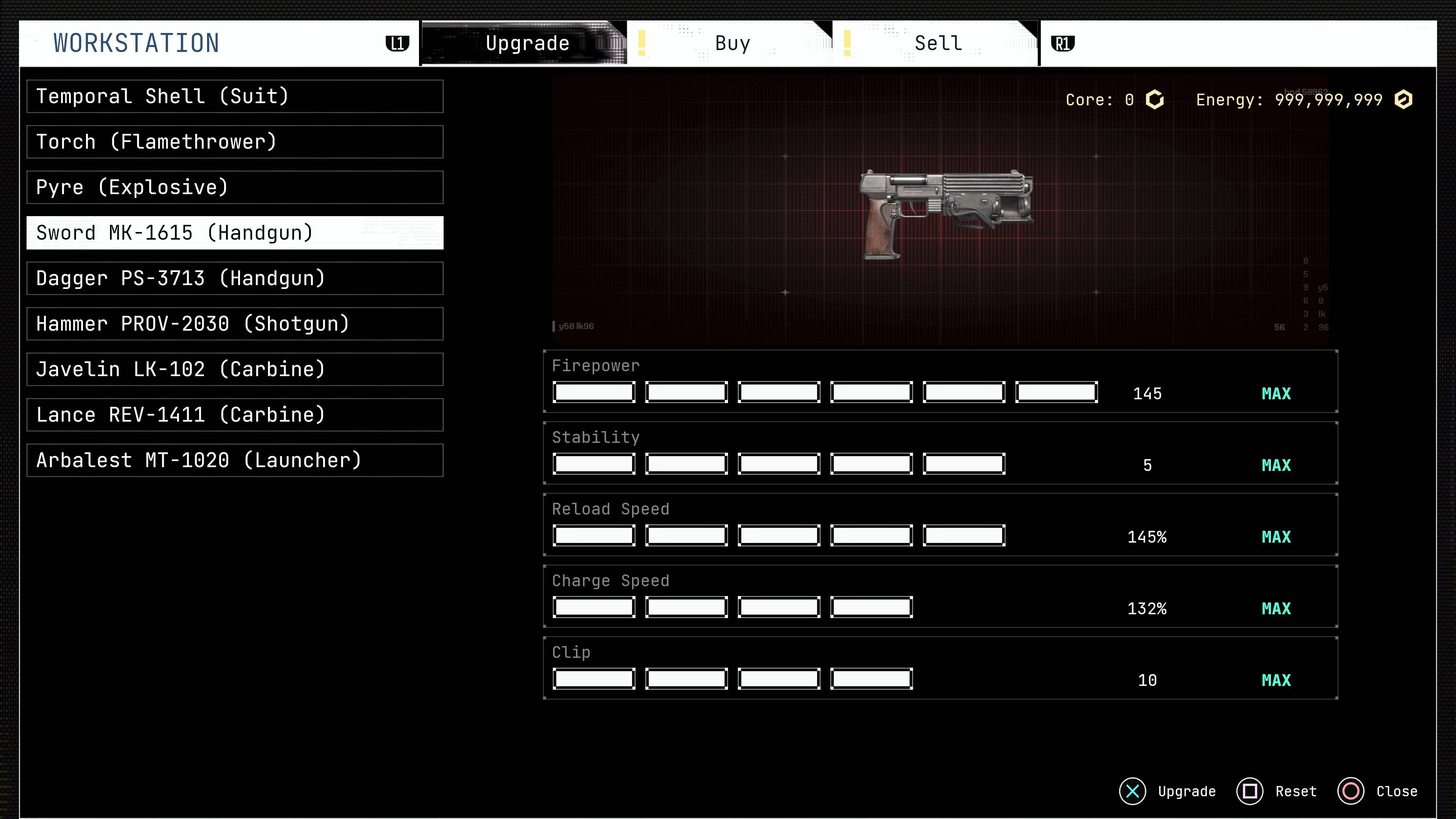Select the Sword MK-1615 handgun row
Image resolution: width=1456 pixels, height=819 pixels.
pyautogui.click(x=235, y=233)
